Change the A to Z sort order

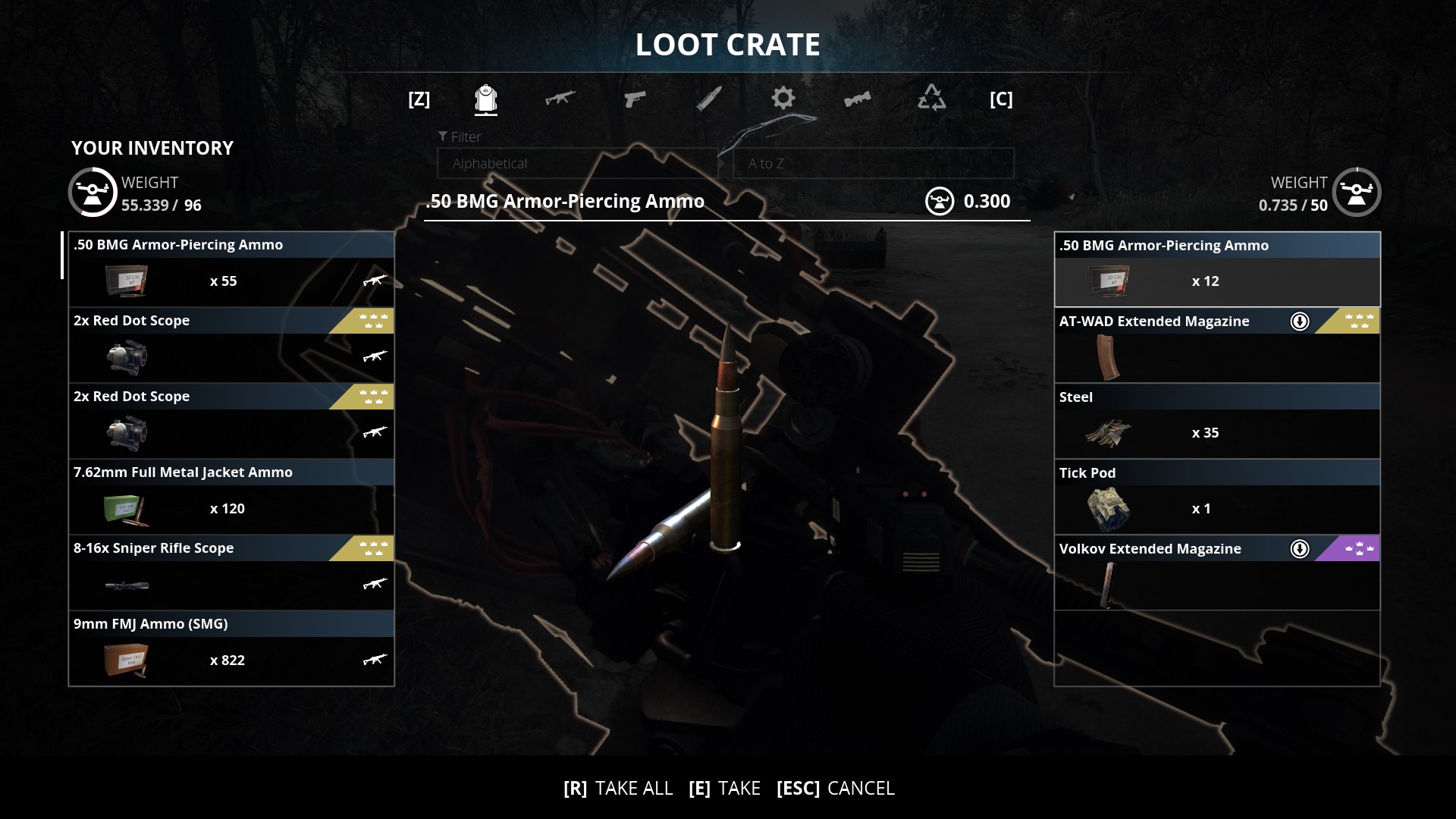pyautogui.click(x=873, y=164)
